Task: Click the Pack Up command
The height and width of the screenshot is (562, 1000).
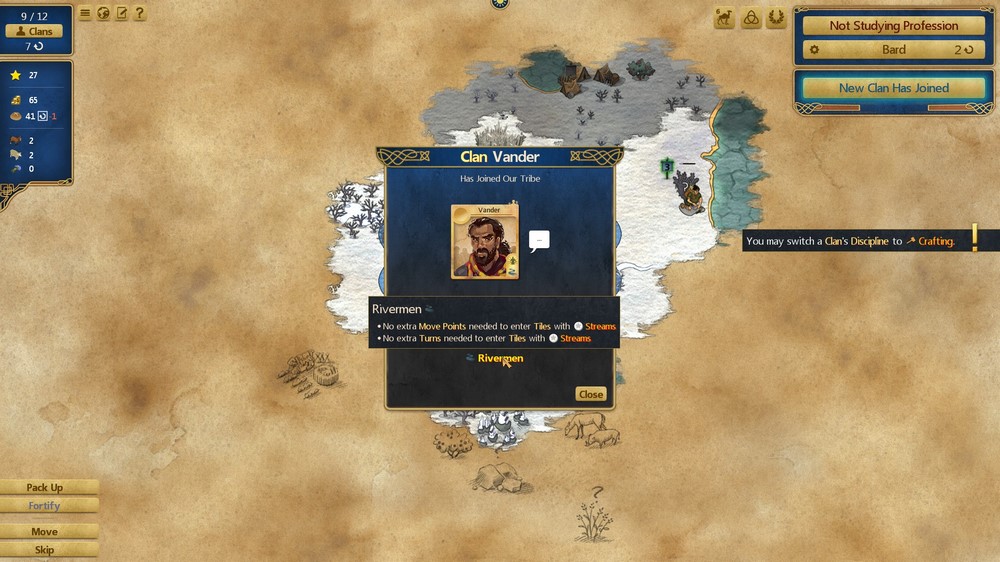Action: point(45,488)
